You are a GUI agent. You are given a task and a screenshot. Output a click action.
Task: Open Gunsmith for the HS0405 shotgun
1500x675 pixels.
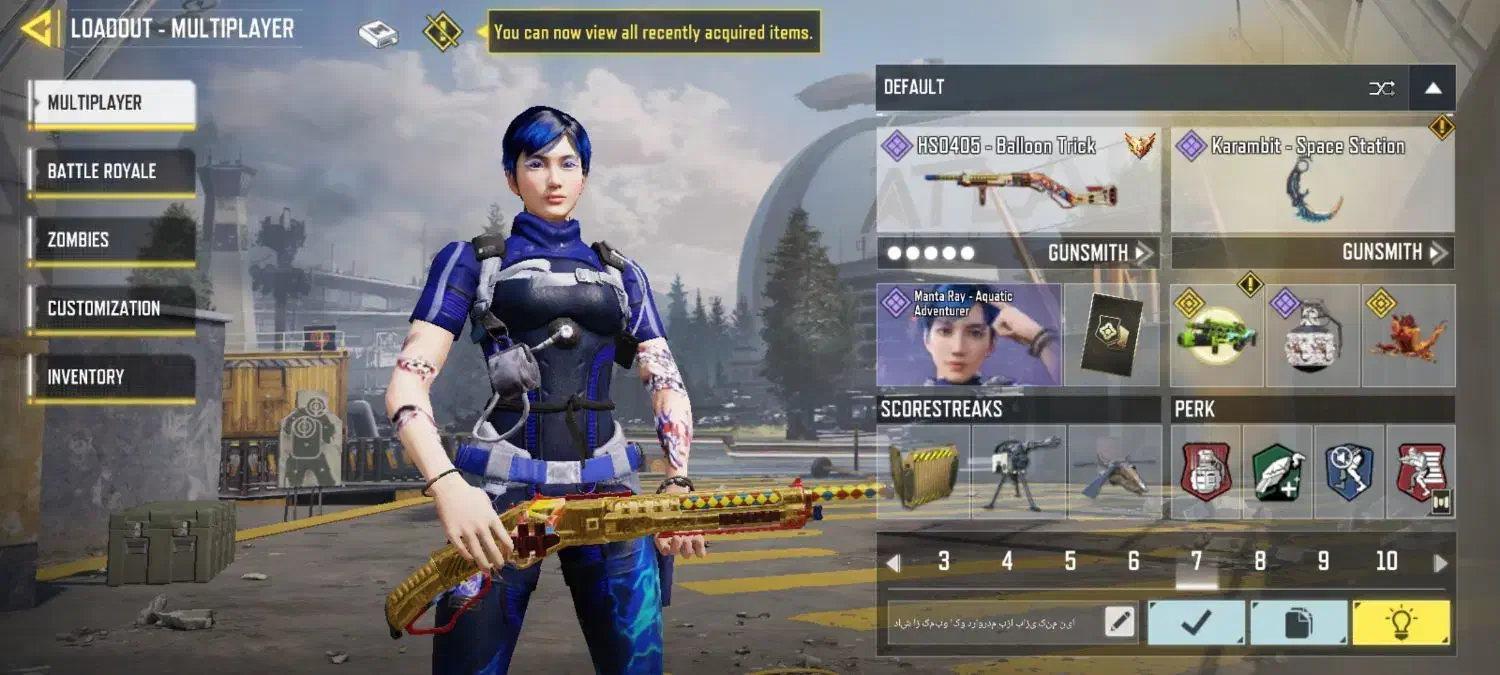[x=1099, y=253]
